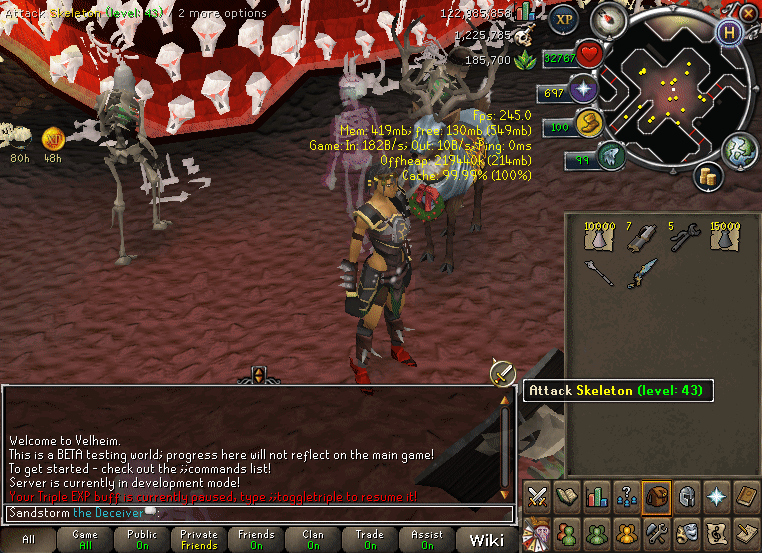Activate the special attack orb
The width and height of the screenshot is (762, 553).
coord(609,156)
